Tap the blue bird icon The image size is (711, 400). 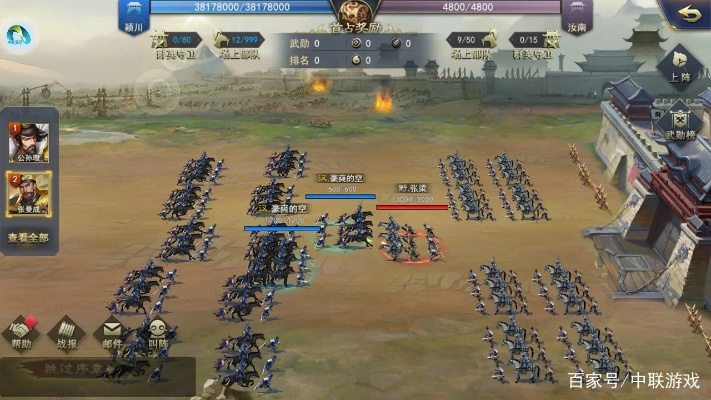18,38
